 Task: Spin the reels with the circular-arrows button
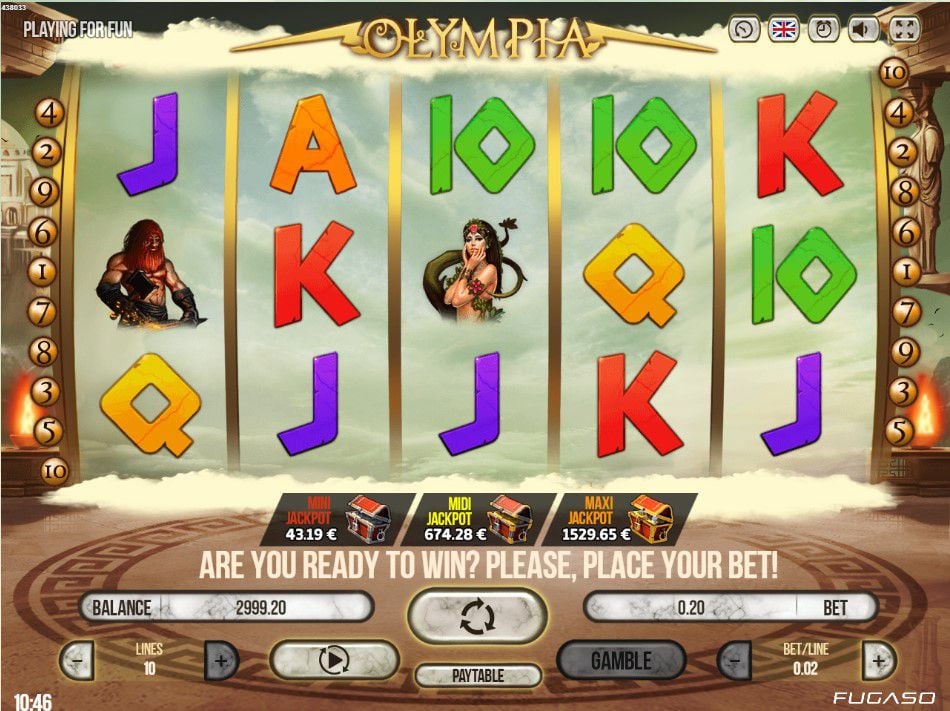pos(477,616)
